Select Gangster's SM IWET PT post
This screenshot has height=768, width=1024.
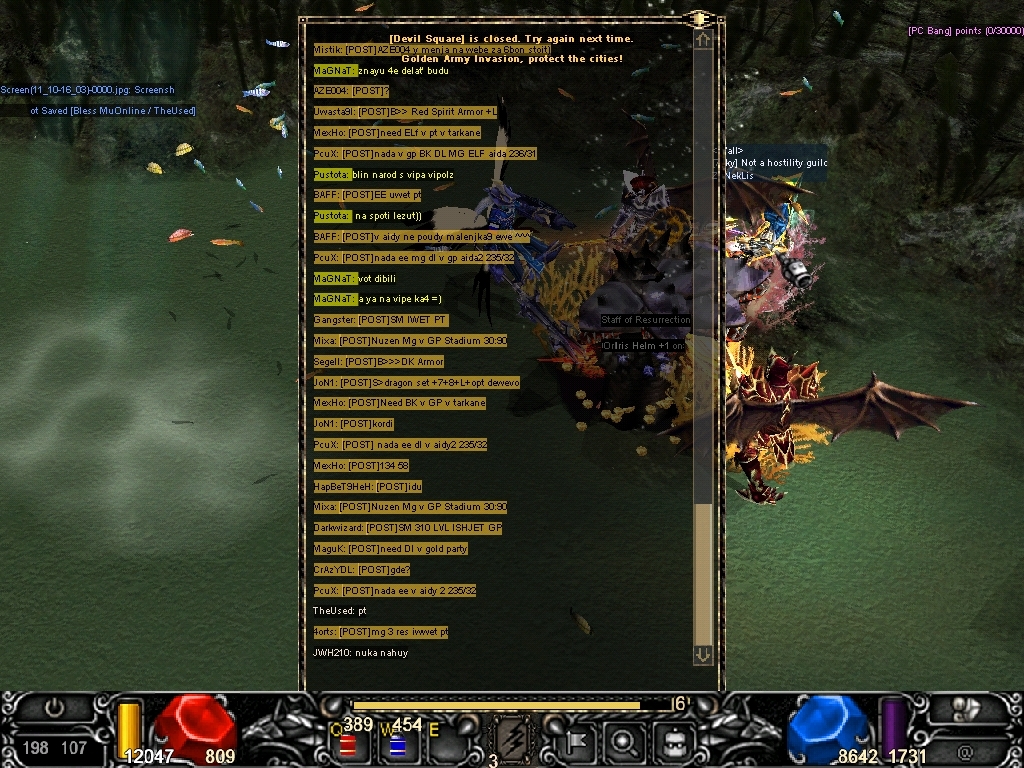coord(380,320)
